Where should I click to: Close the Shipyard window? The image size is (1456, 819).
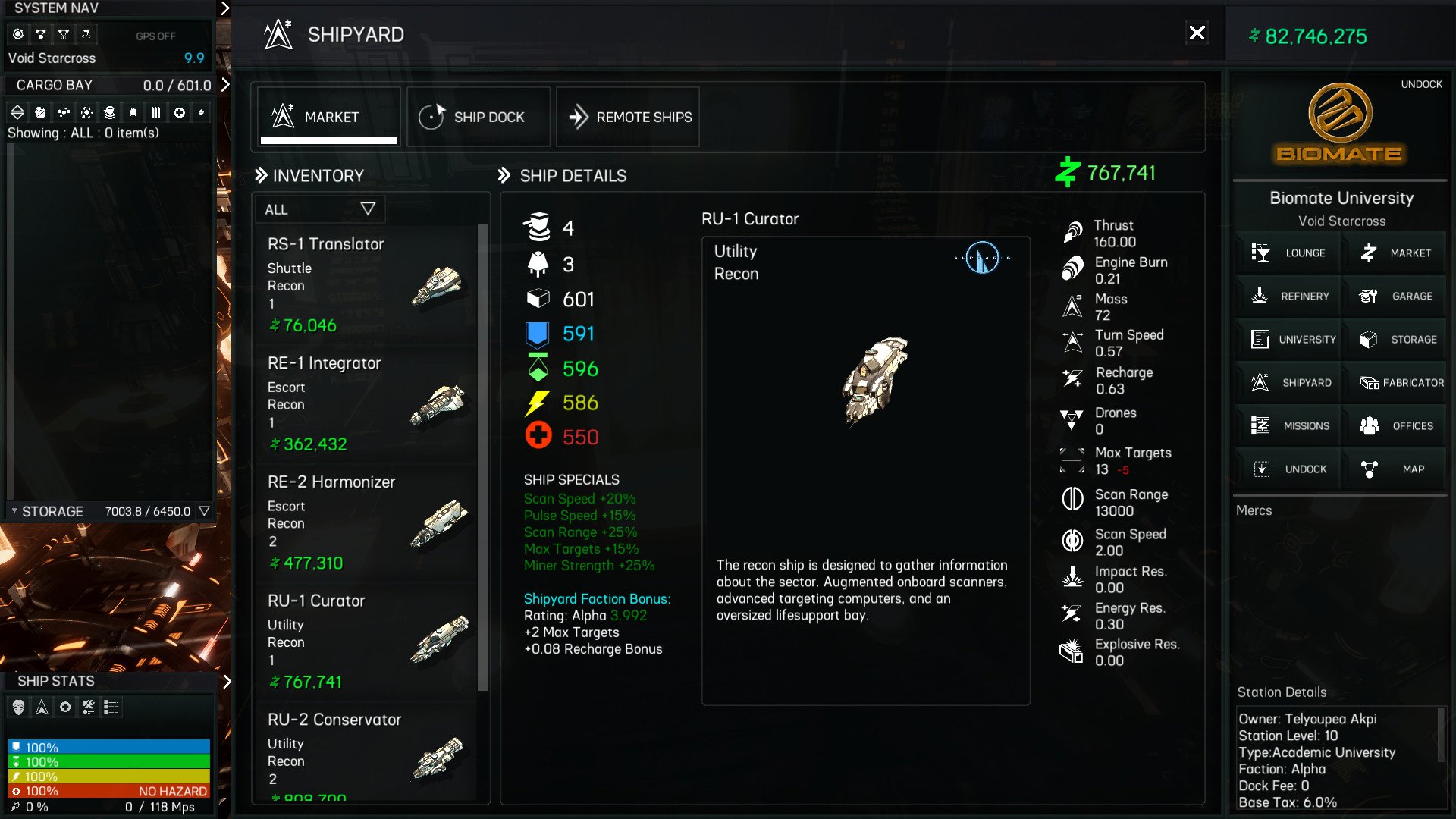pyautogui.click(x=1197, y=33)
